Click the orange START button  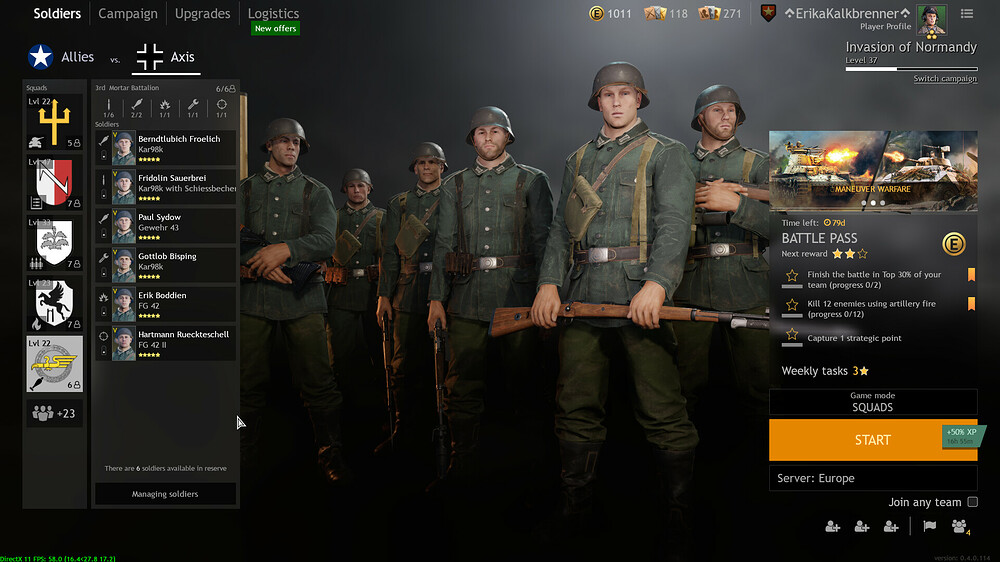pyautogui.click(x=872, y=440)
